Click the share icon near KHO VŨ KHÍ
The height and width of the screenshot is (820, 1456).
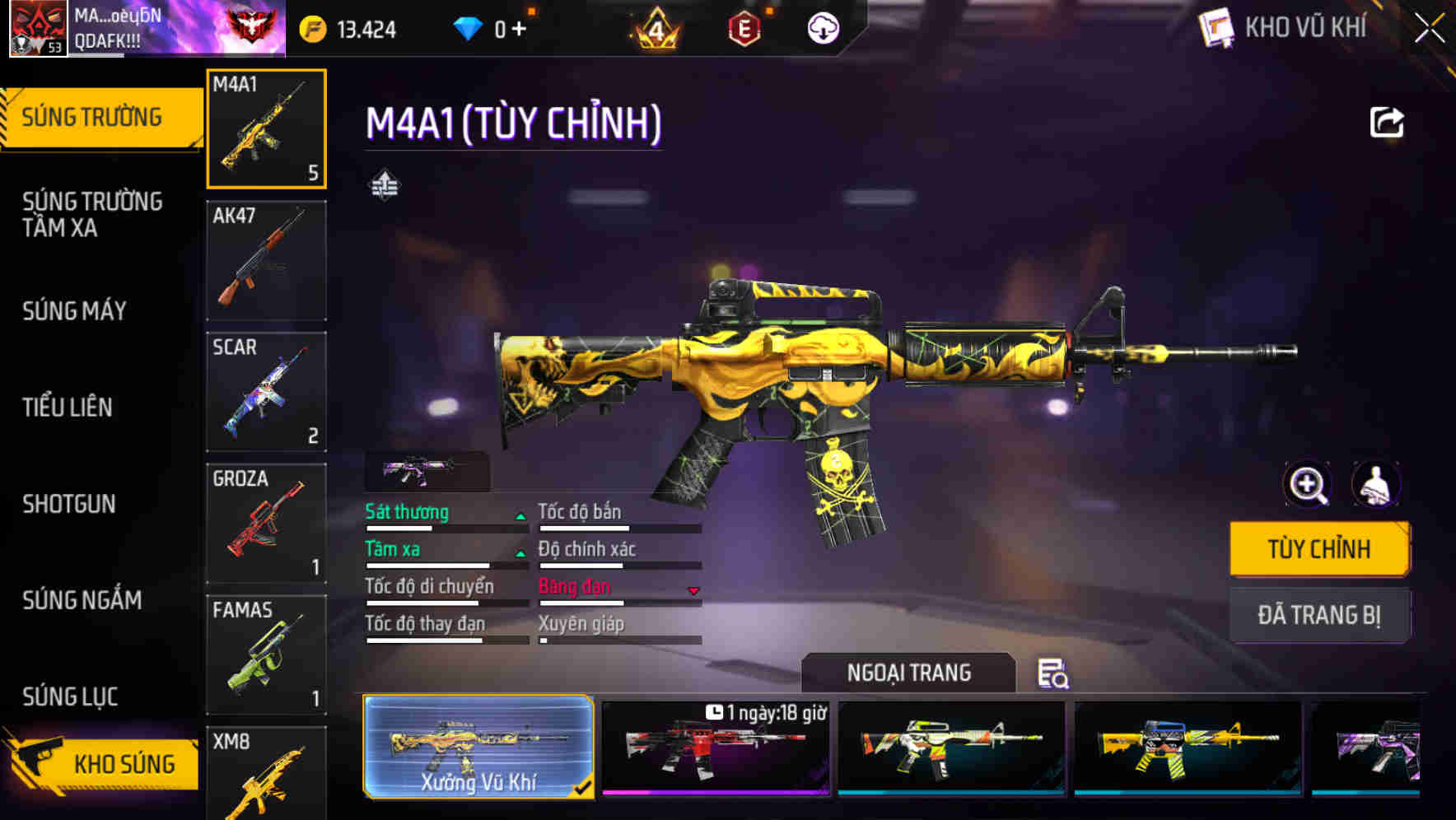click(1387, 122)
